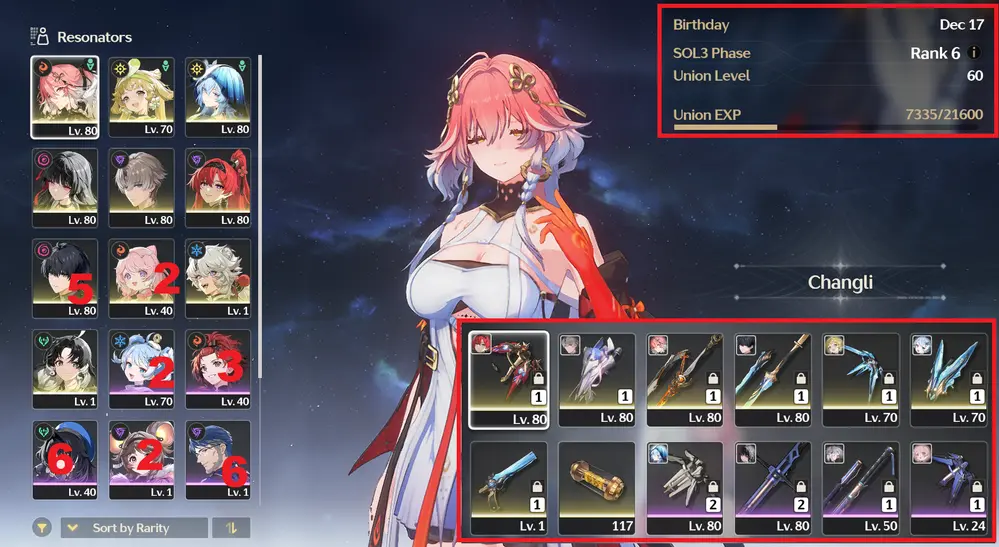Image resolution: width=999 pixels, height=547 pixels.
Task: Select the blue beret Lv. 40 resonator
Action: pos(64,460)
